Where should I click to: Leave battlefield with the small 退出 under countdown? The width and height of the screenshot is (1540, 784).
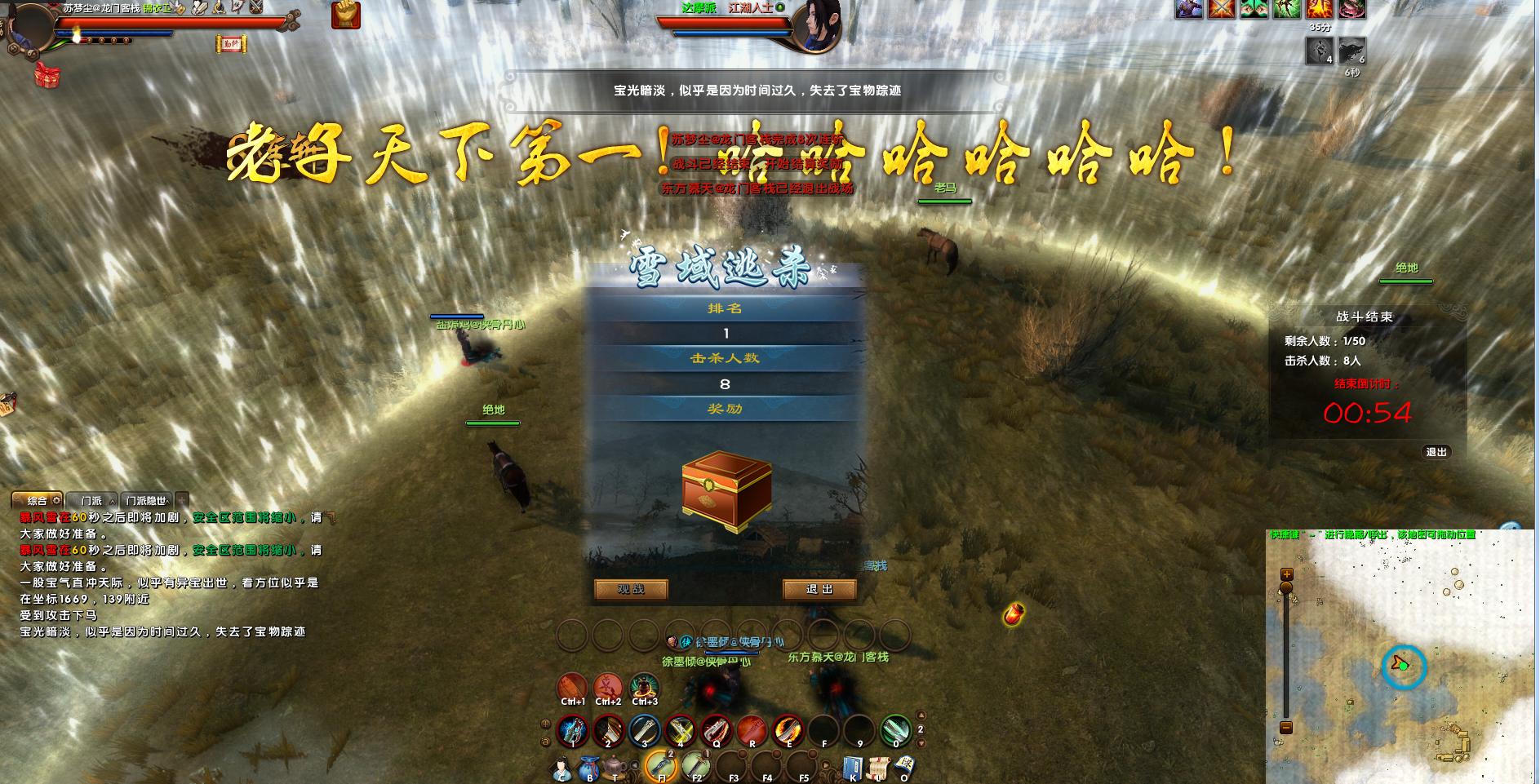(x=1436, y=452)
